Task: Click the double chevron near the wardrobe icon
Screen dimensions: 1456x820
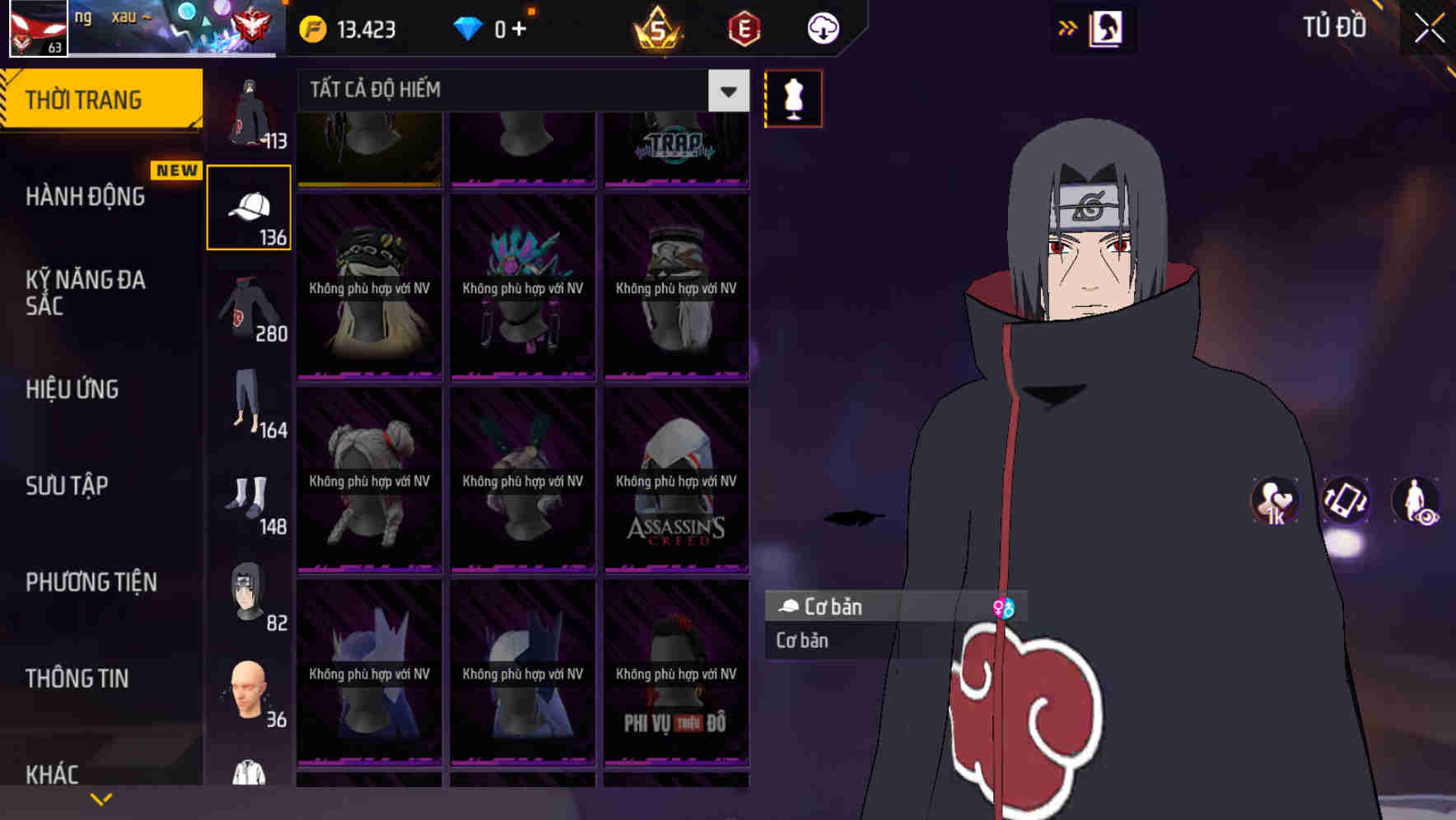Action: (x=1068, y=27)
